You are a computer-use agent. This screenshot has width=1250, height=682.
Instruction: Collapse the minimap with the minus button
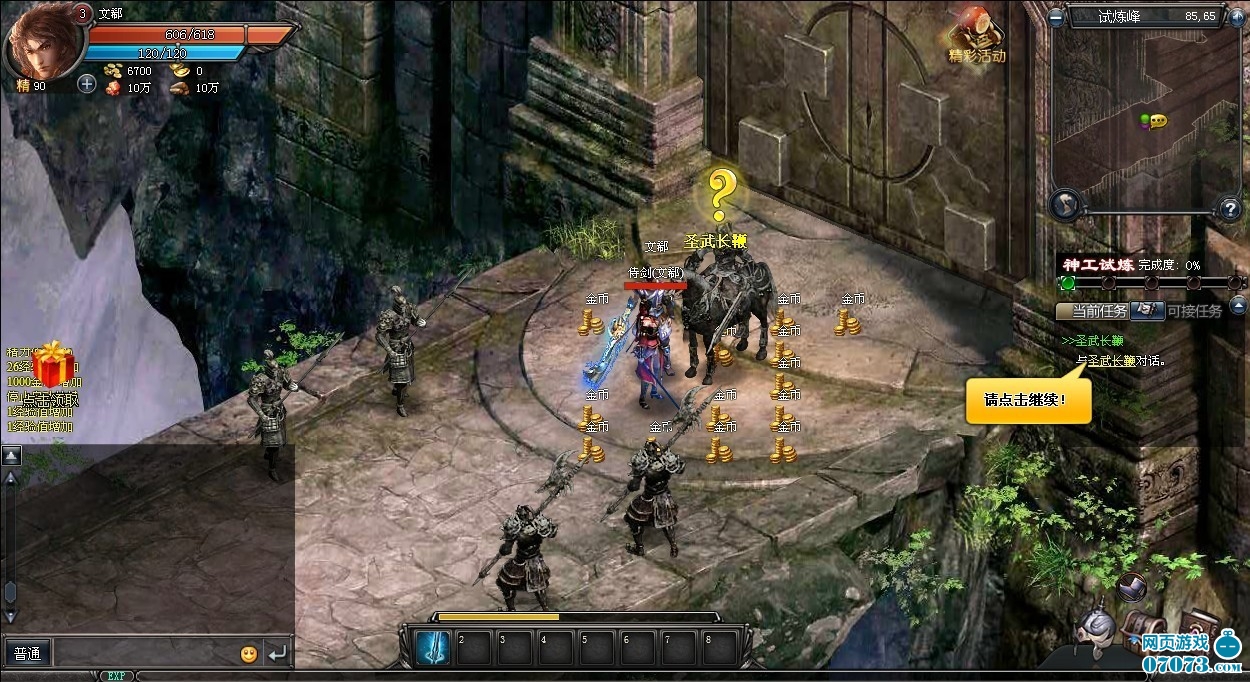pos(1057,17)
